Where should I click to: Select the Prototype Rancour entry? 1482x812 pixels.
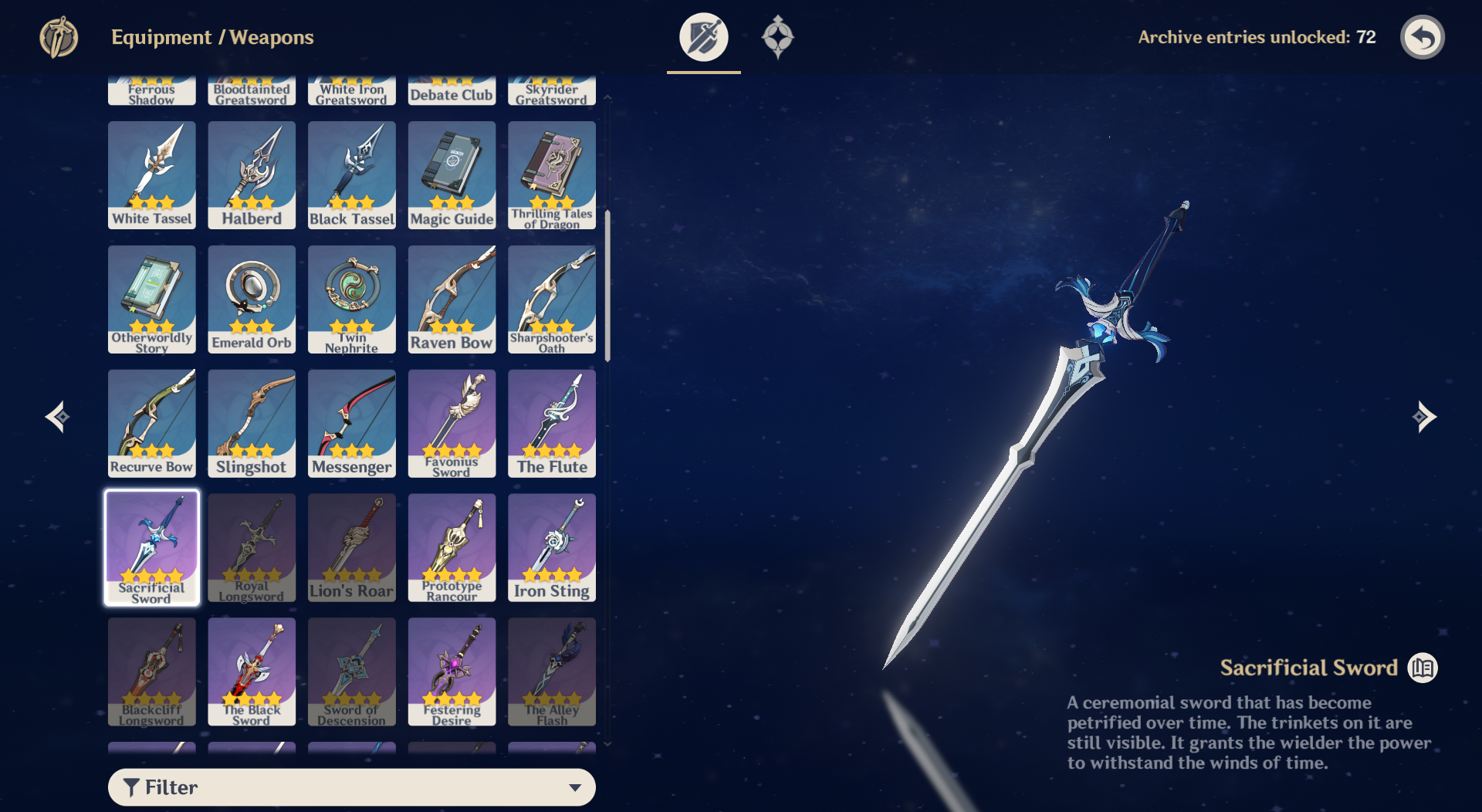coord(452,547)
